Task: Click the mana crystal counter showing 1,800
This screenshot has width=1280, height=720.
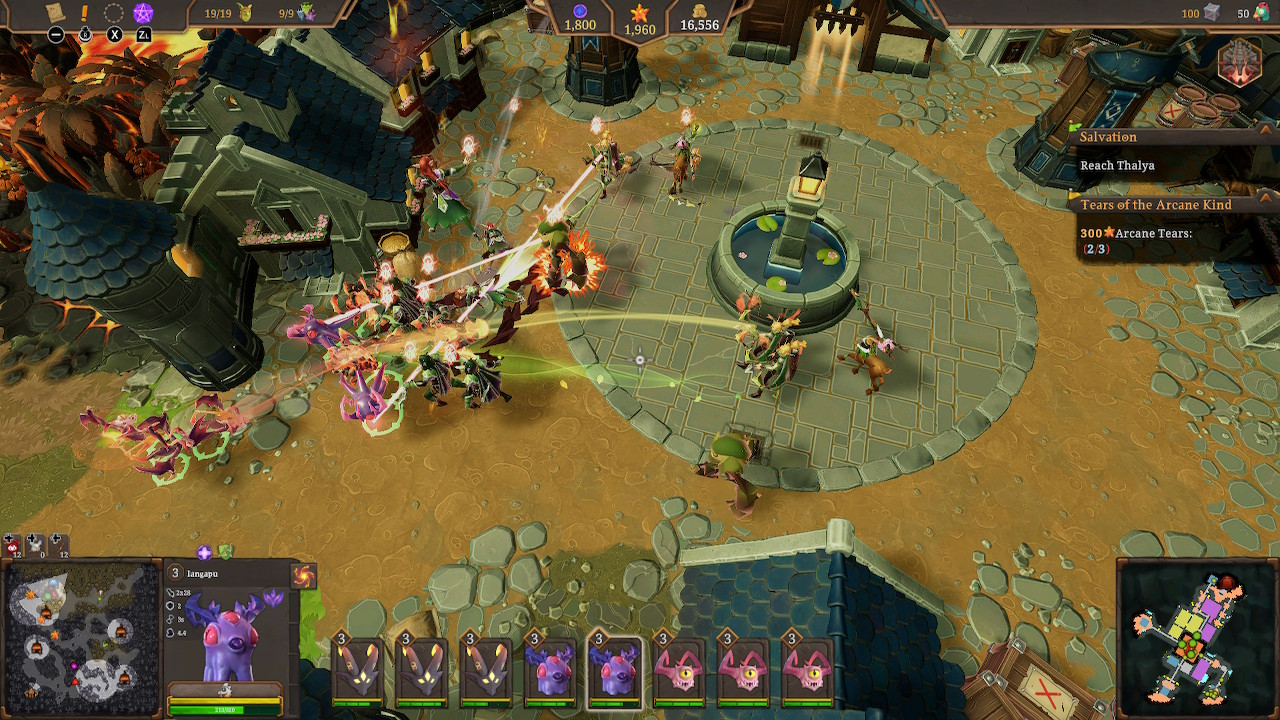Action: [581, 20]
